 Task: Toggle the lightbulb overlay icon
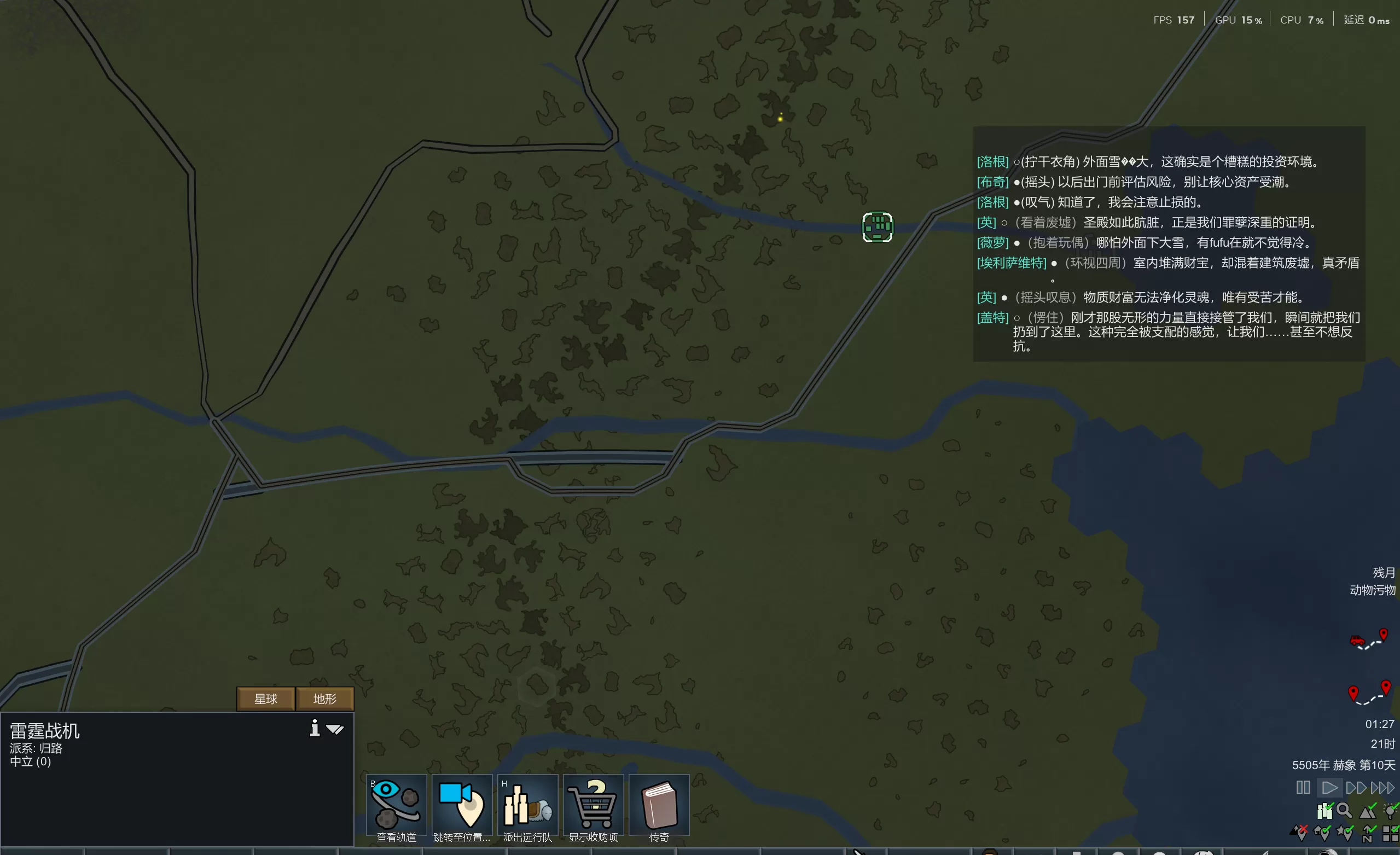point(1390,811)
